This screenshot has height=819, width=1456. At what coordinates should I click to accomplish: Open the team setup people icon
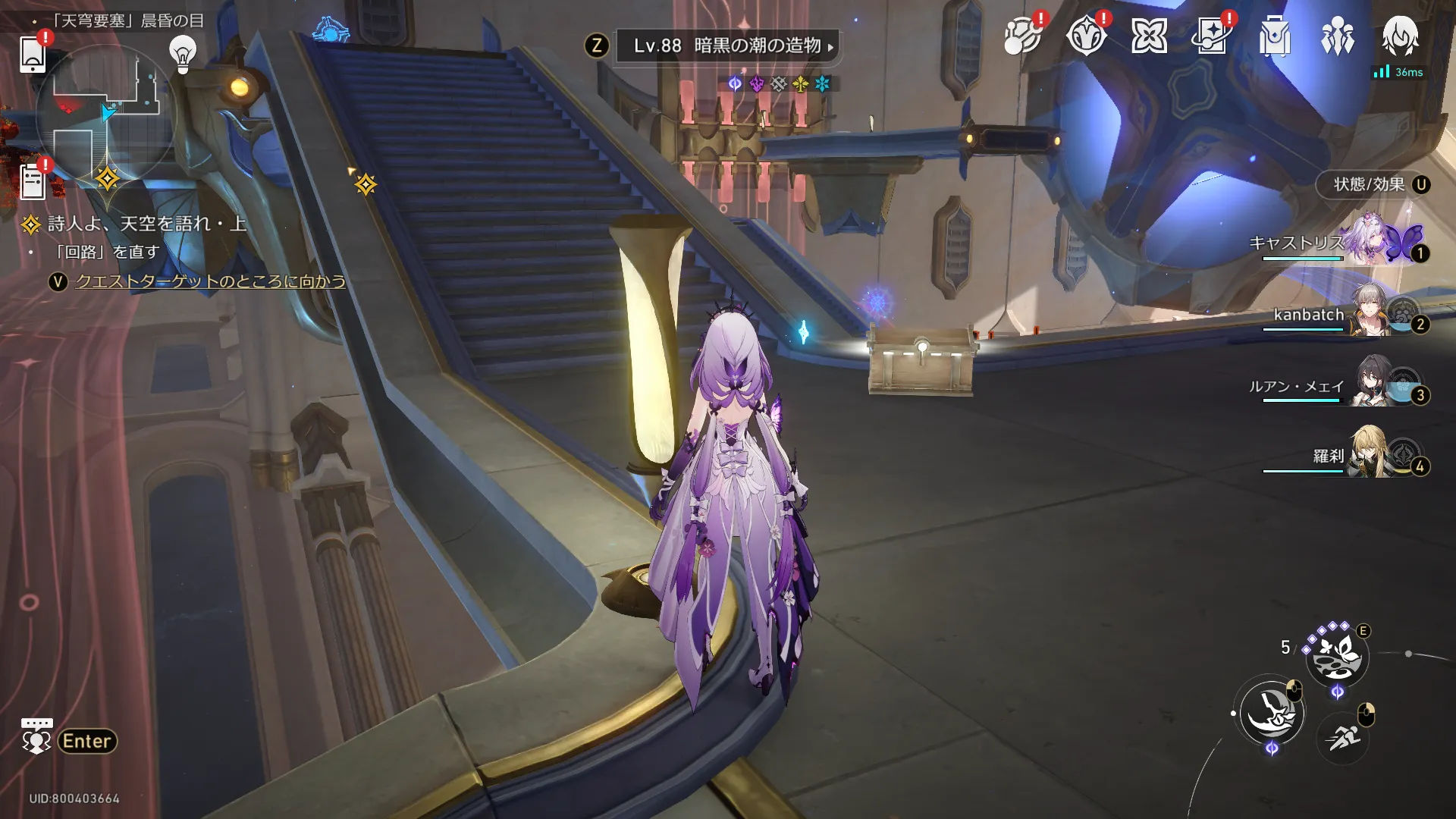point(1337,36)
